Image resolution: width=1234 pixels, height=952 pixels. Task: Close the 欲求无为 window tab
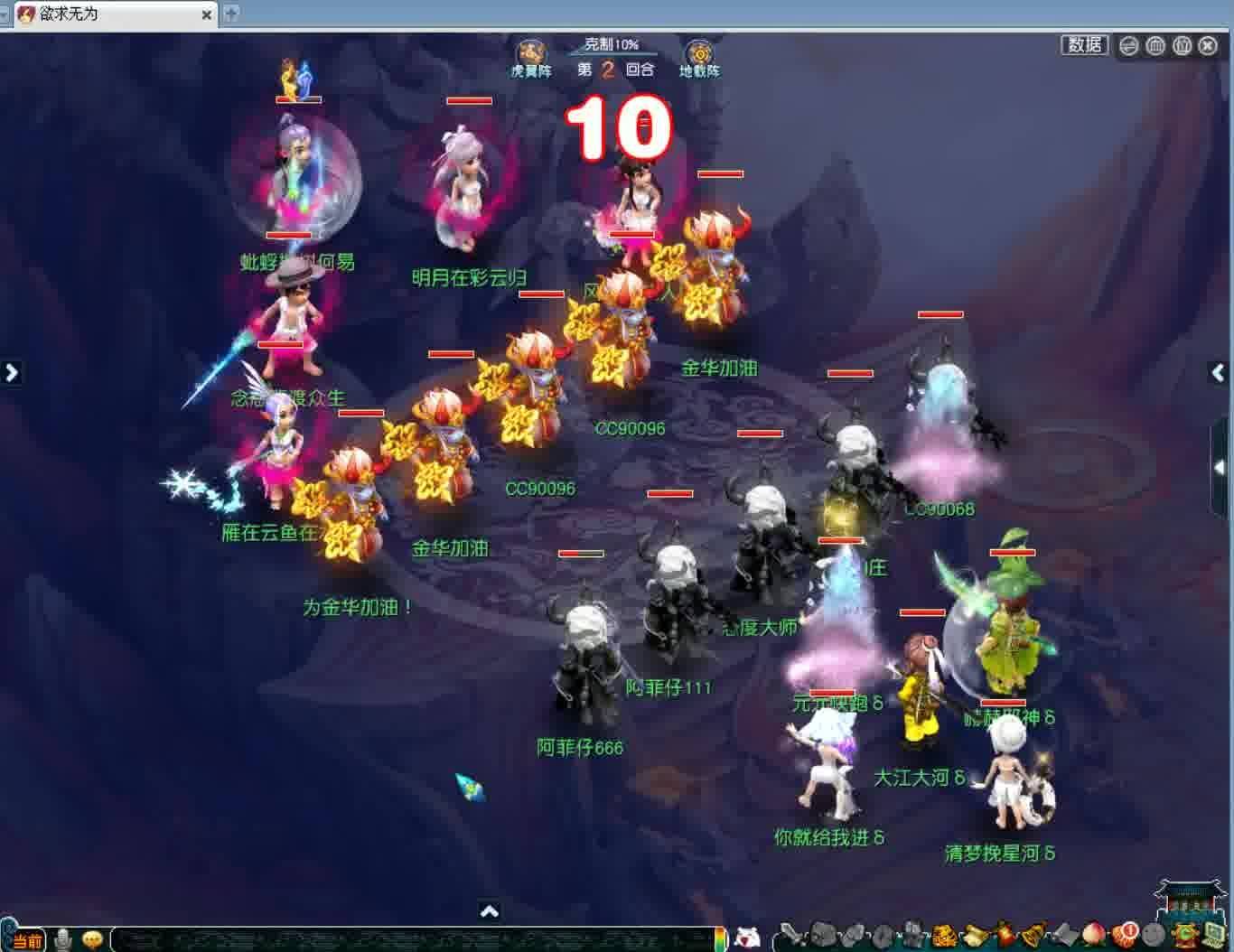coord(207,14)
